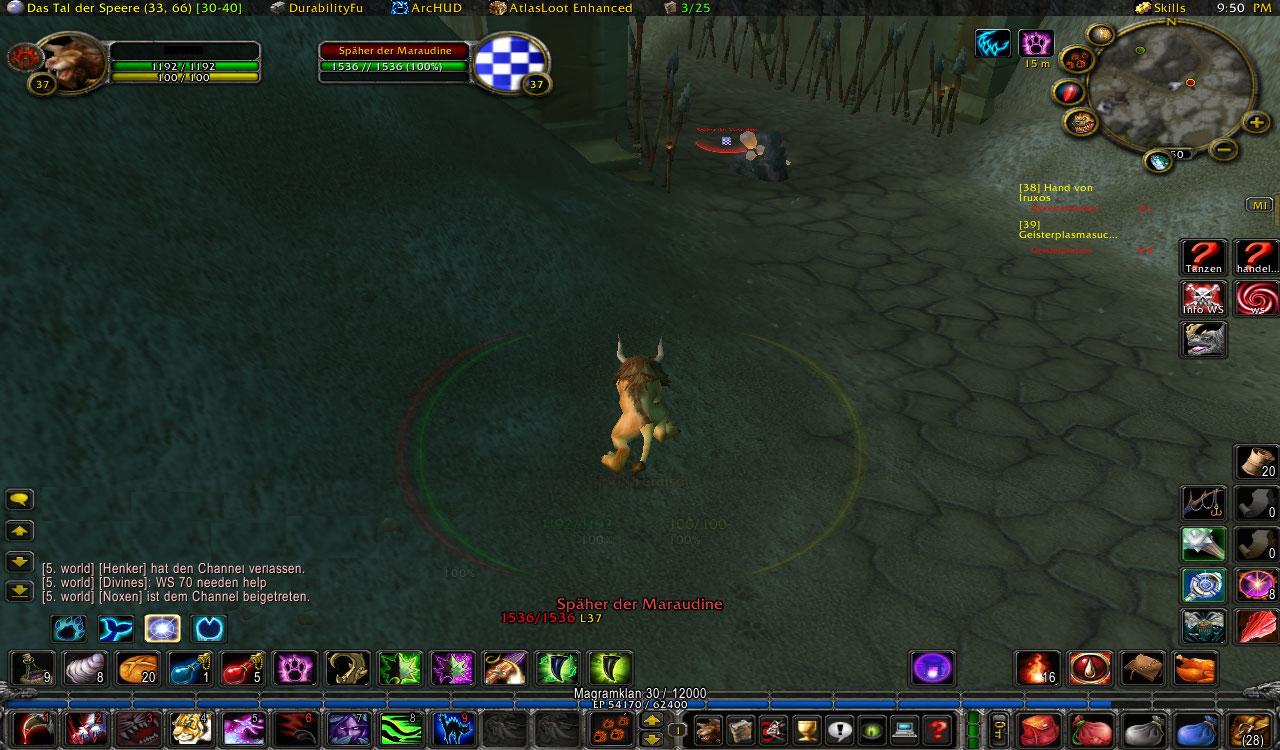Image resolution: width=1280 pixels, height=750 pixels.
Task: Run the Info WS skull macro
Action: [1203, 298]
